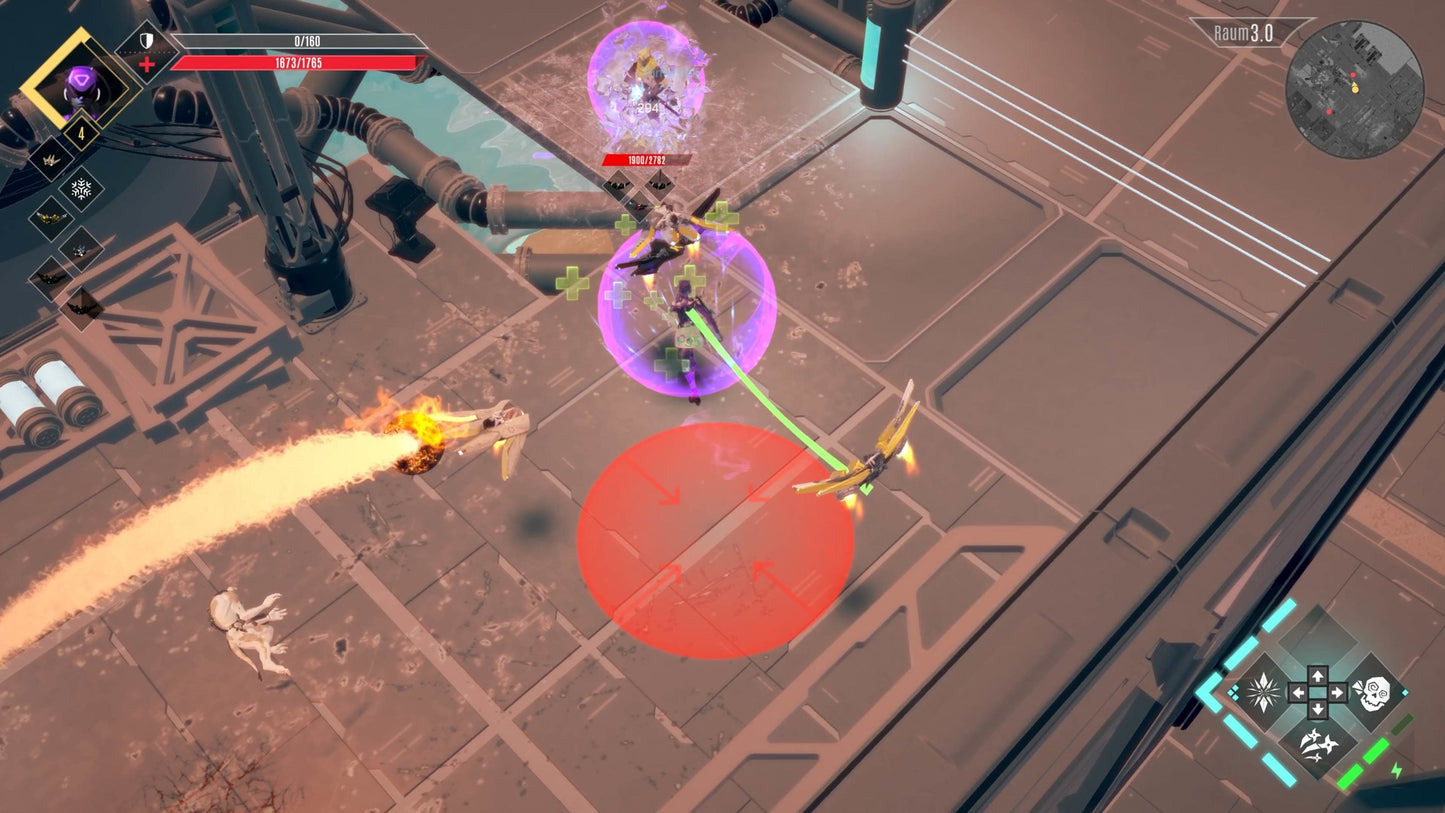The image size is (1445, 813).
Task: Click the blue butterfly buff icon
Action: 80,250
